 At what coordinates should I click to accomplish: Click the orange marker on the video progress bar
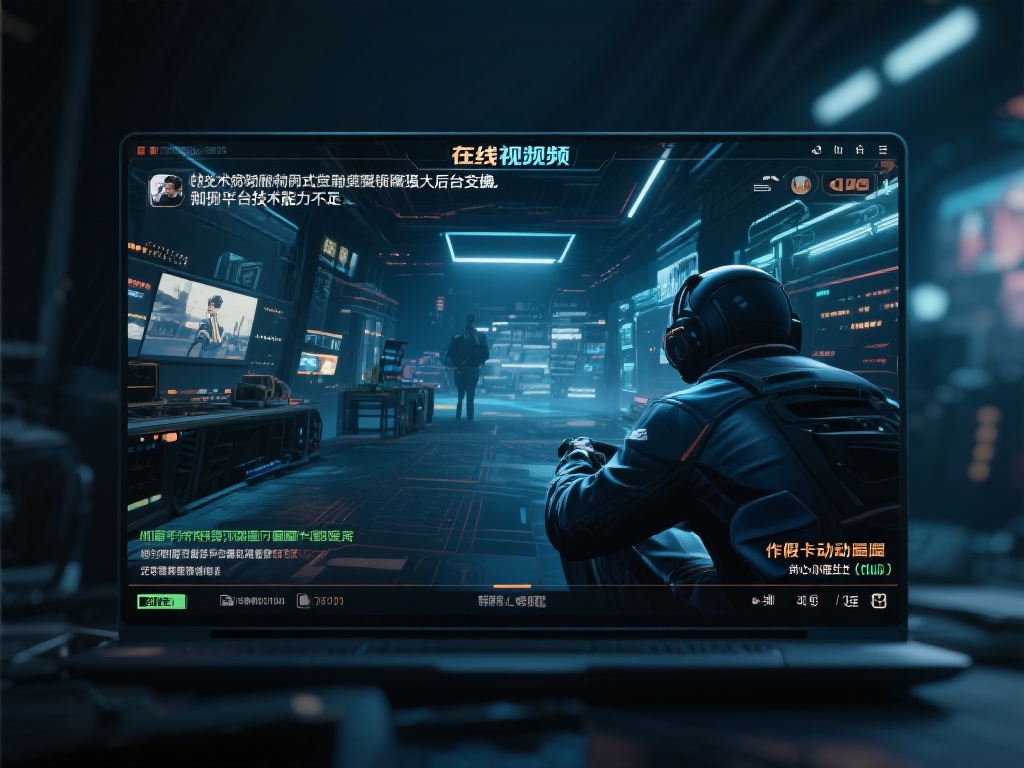512,585
